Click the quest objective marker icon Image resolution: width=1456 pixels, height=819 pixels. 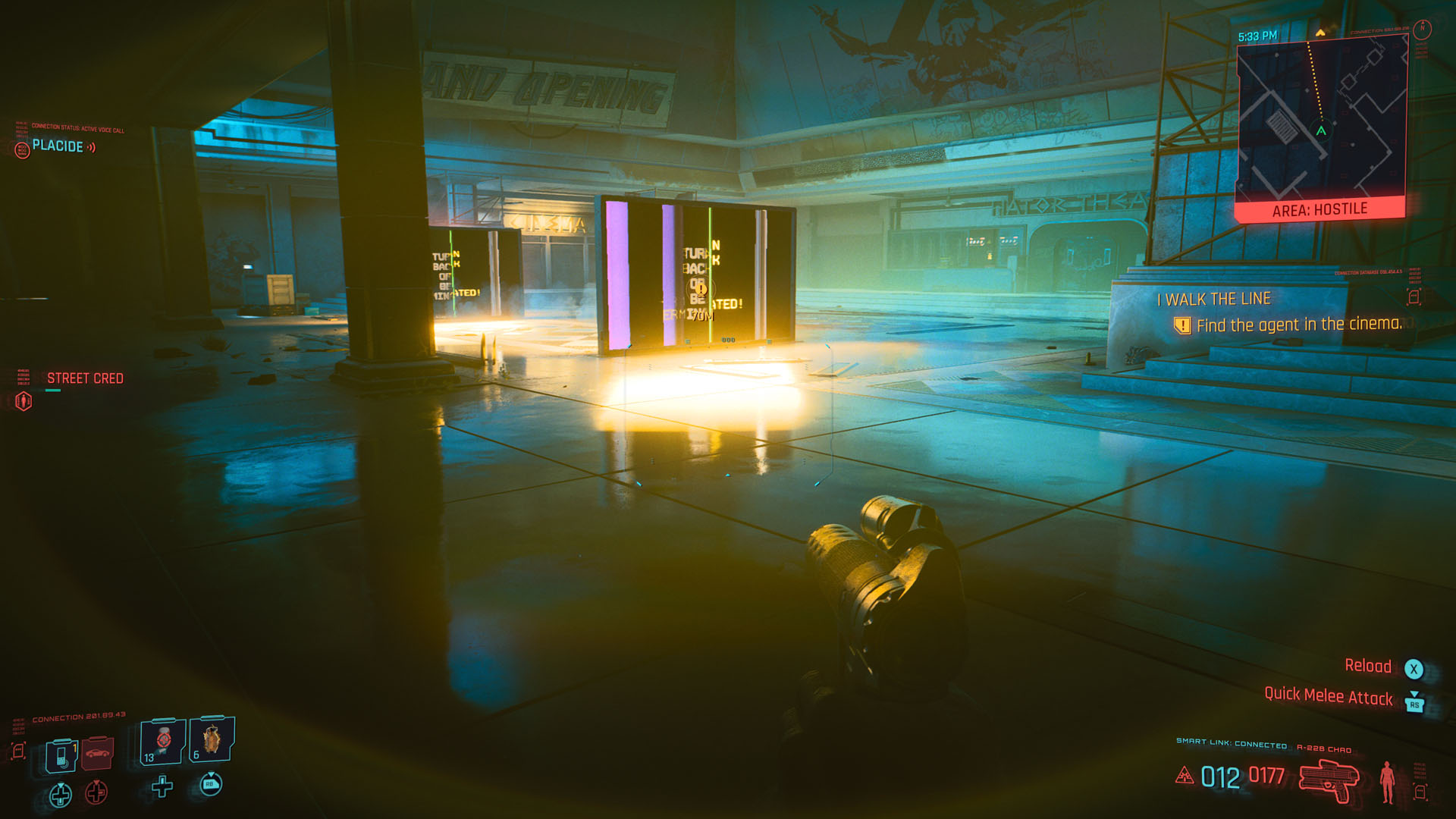(x=1181, y=326)
